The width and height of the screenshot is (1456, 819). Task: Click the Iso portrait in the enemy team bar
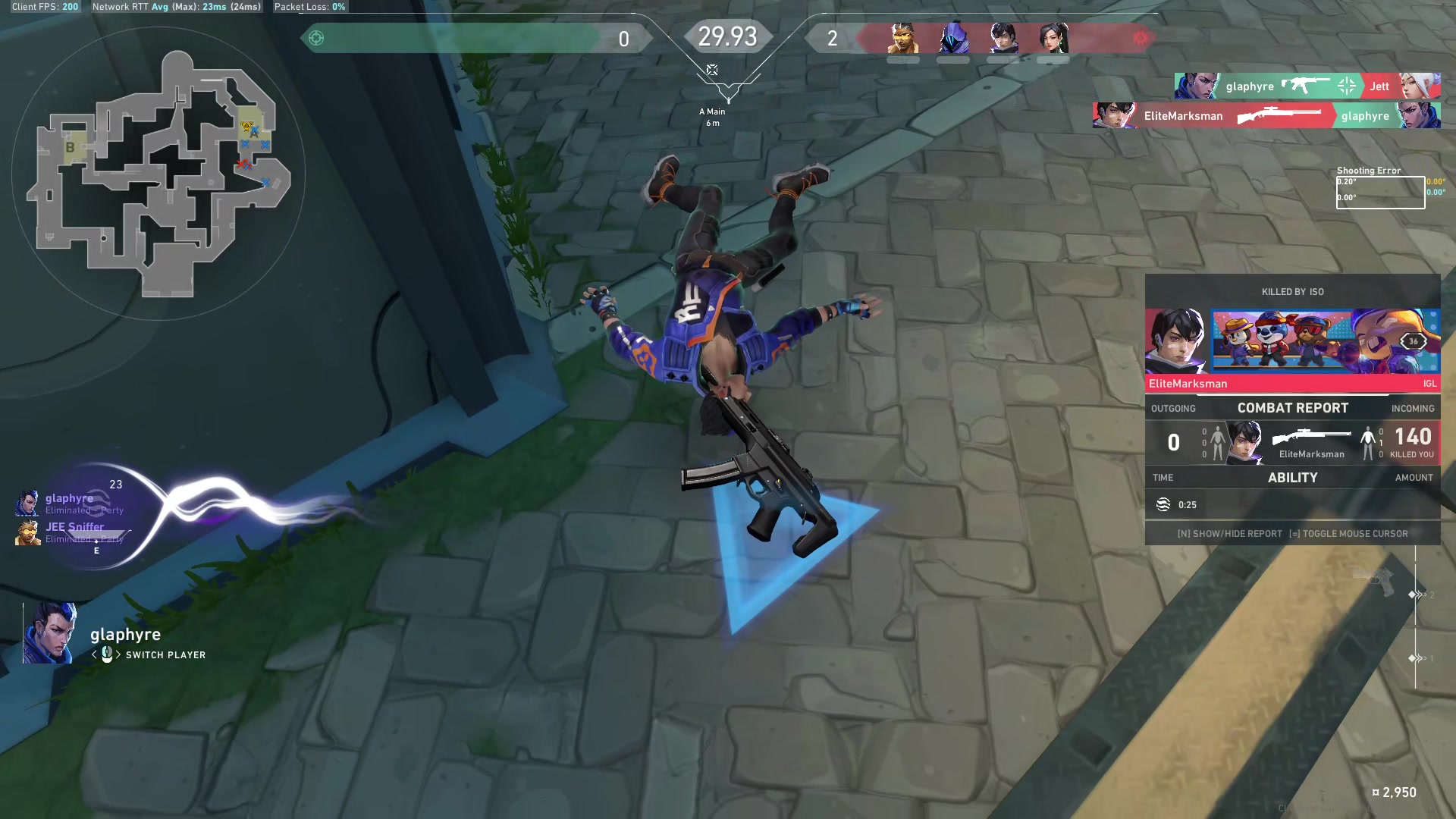click(1003, 39)
